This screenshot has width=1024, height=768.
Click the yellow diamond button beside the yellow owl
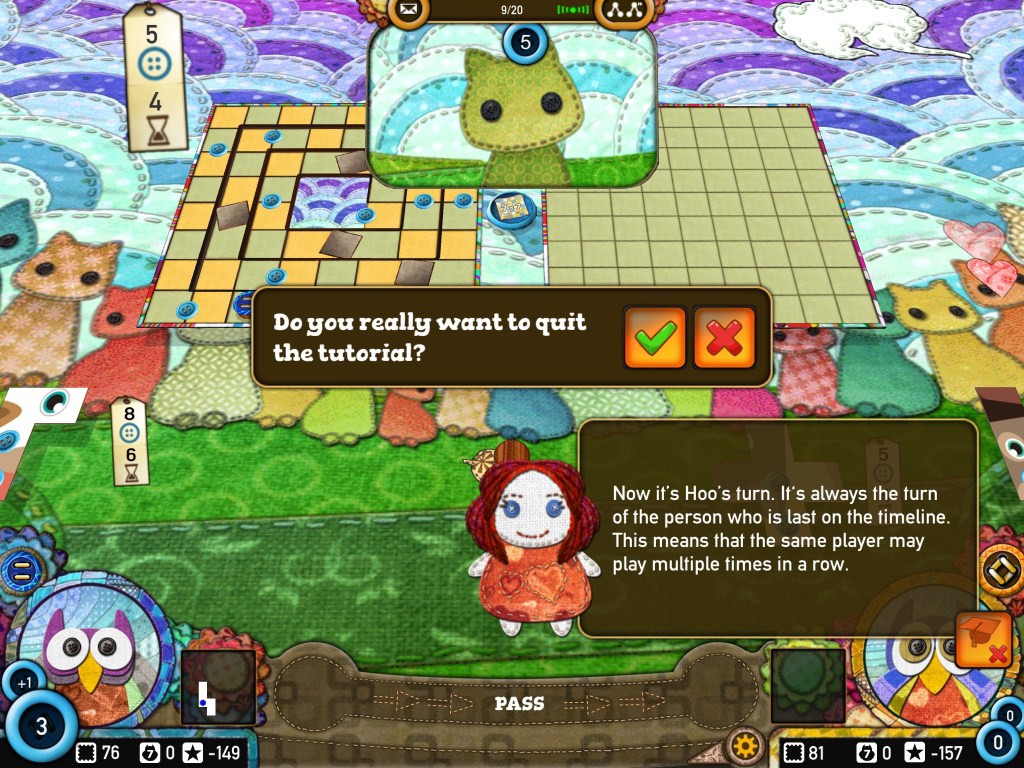[x=999, y=569]
